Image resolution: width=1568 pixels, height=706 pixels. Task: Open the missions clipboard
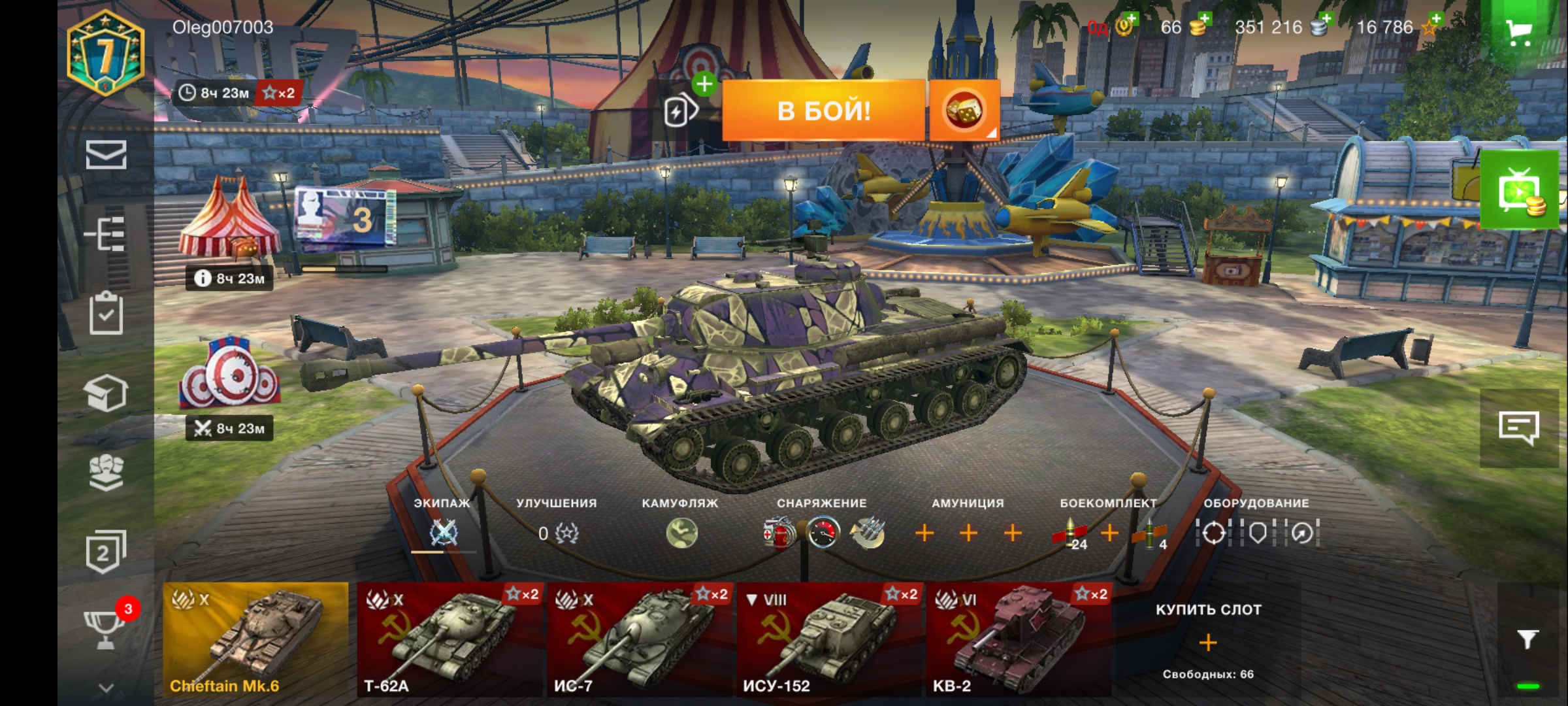tap(106, 313)
